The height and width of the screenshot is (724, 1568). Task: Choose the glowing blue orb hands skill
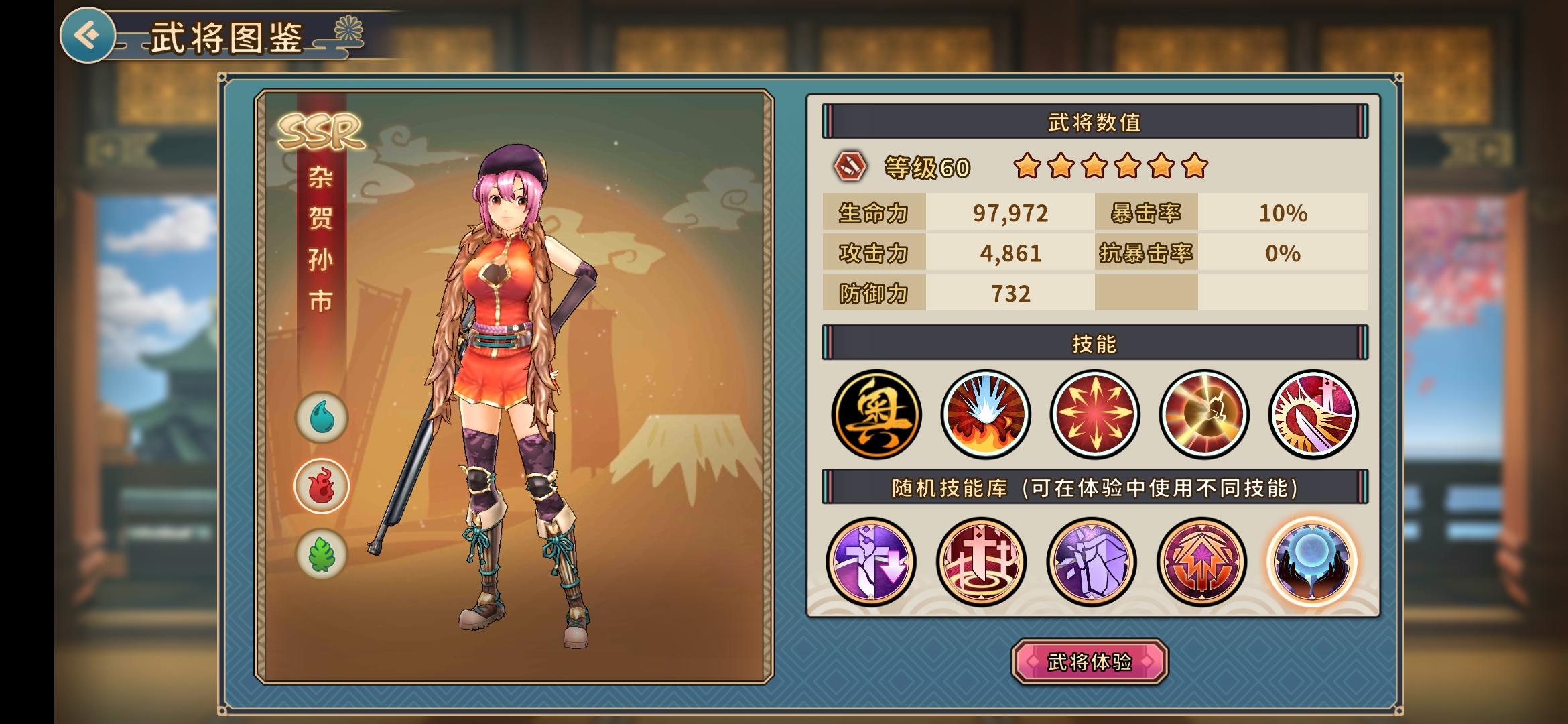click(x=1311, y=561)
